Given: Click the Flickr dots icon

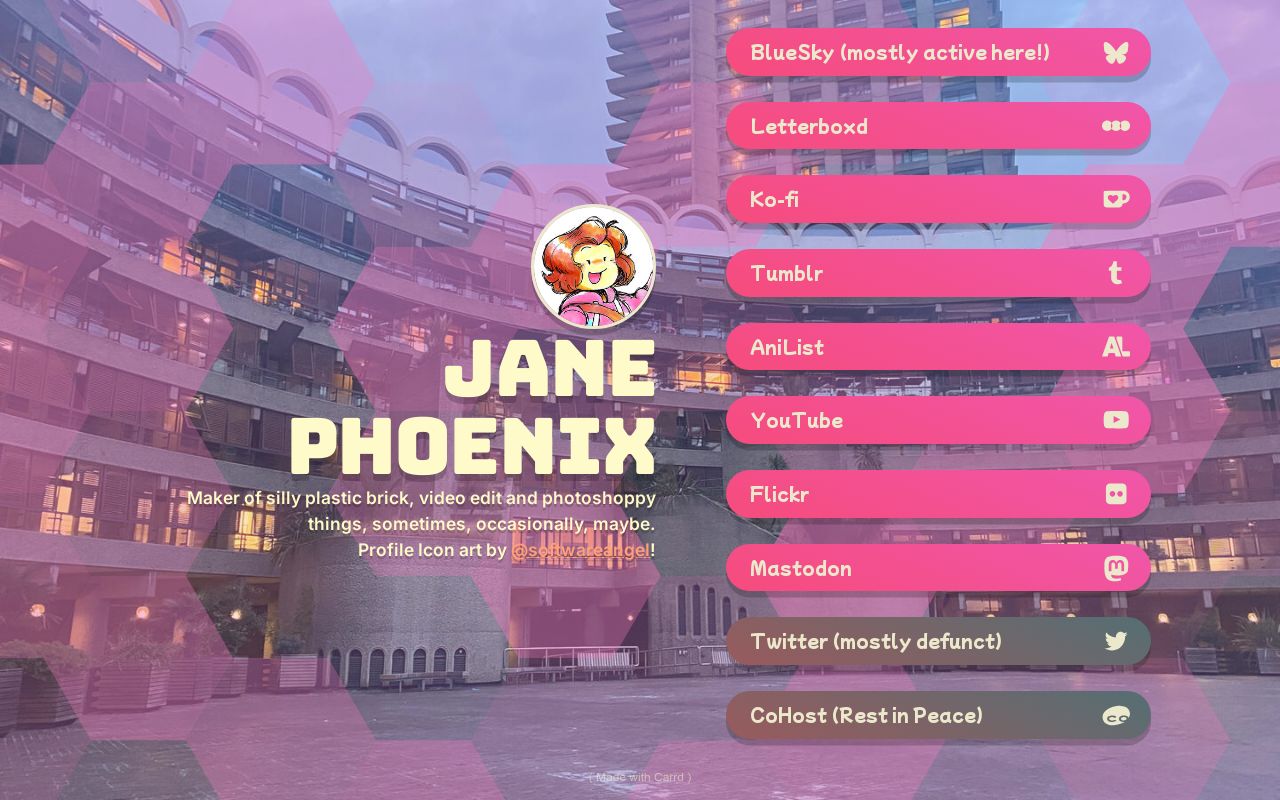Looking at the screenshot, I should [x=1116, y=494].
